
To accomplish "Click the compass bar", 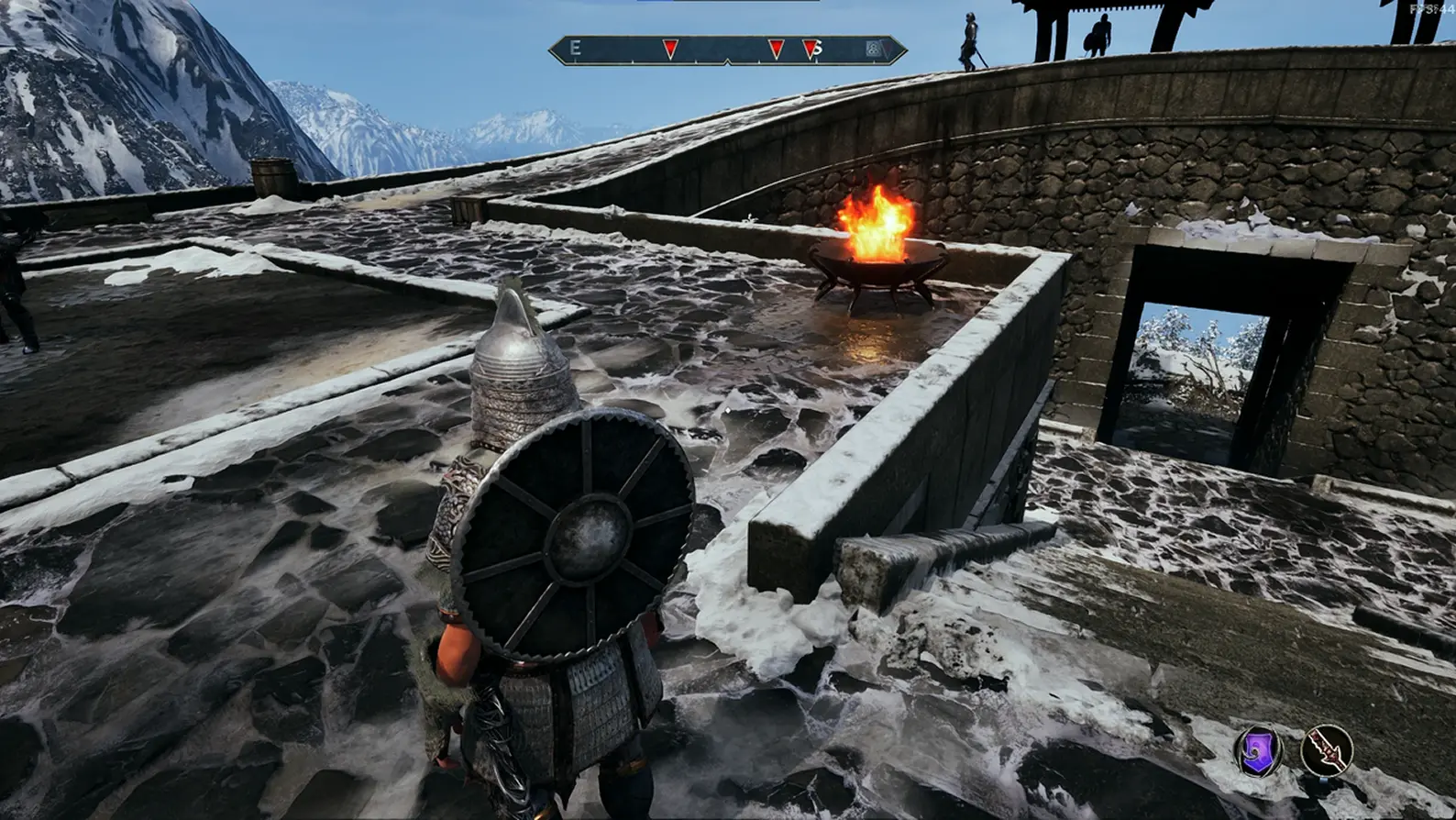I will point(728,50).
